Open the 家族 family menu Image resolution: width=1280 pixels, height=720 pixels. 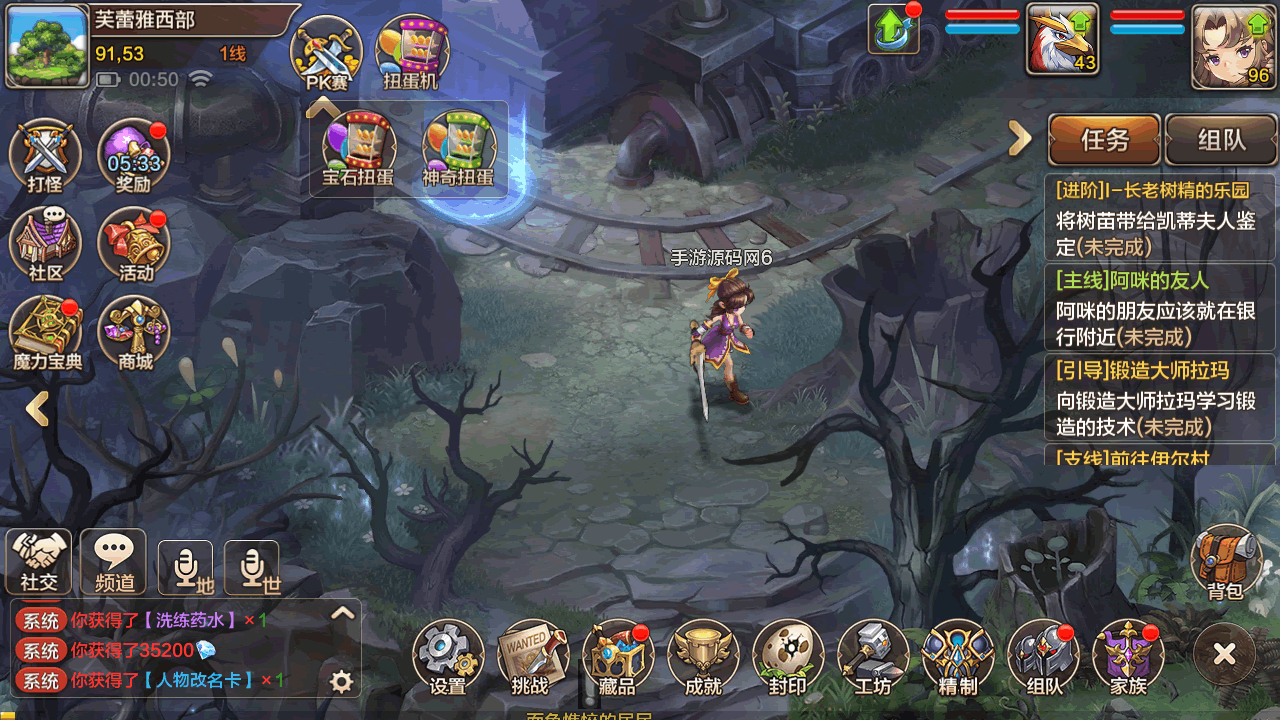[x=1128, y=656]
